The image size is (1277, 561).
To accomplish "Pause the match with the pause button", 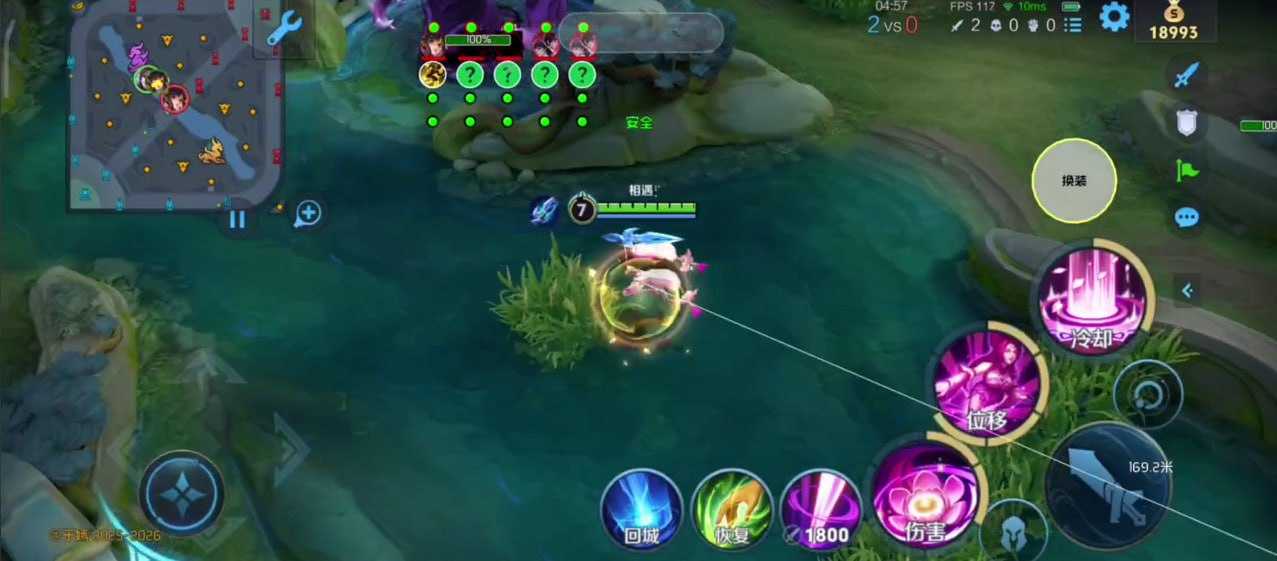I will (237, 218).
